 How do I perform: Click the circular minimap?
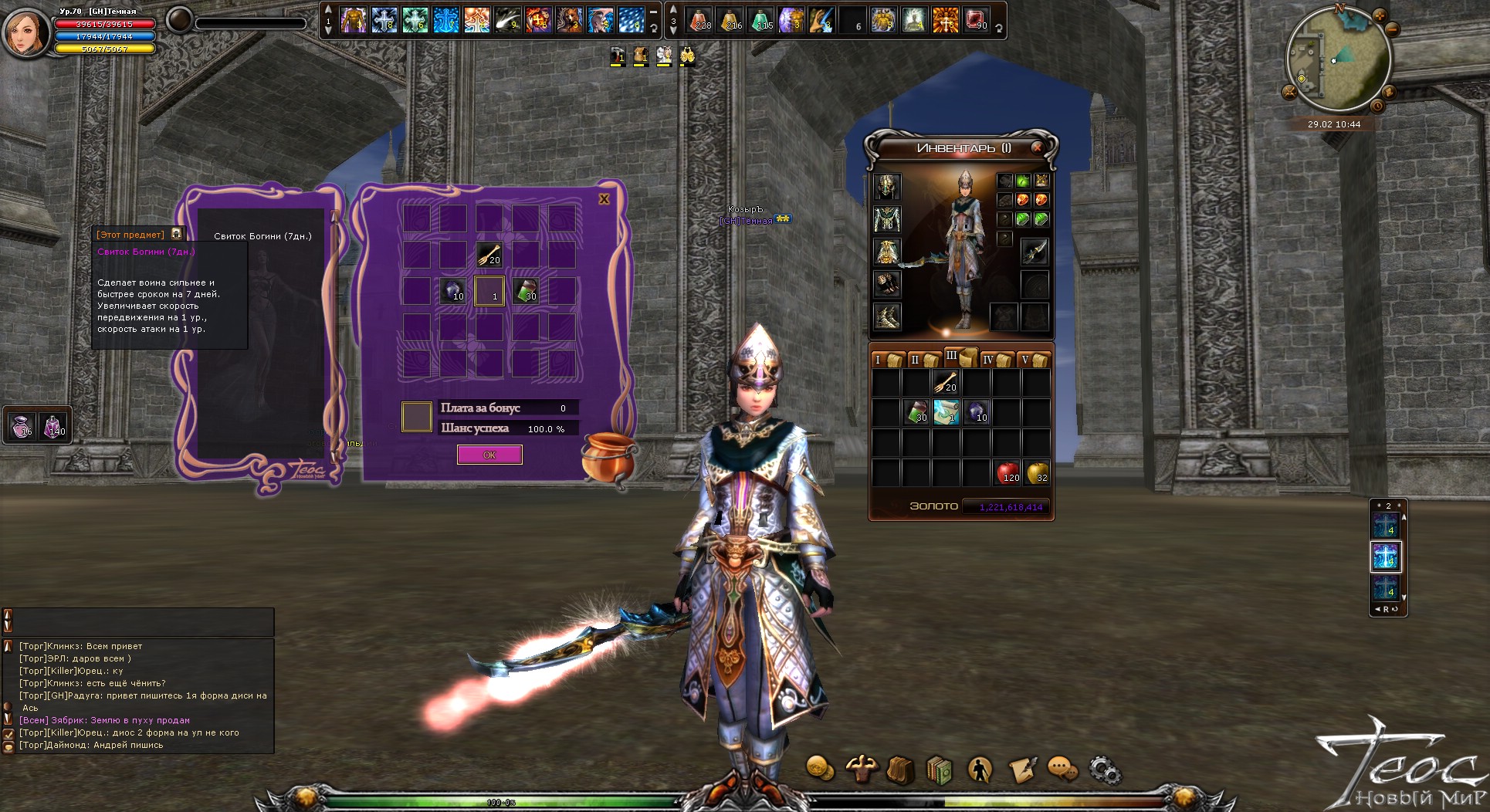(x=1338, y=60)
